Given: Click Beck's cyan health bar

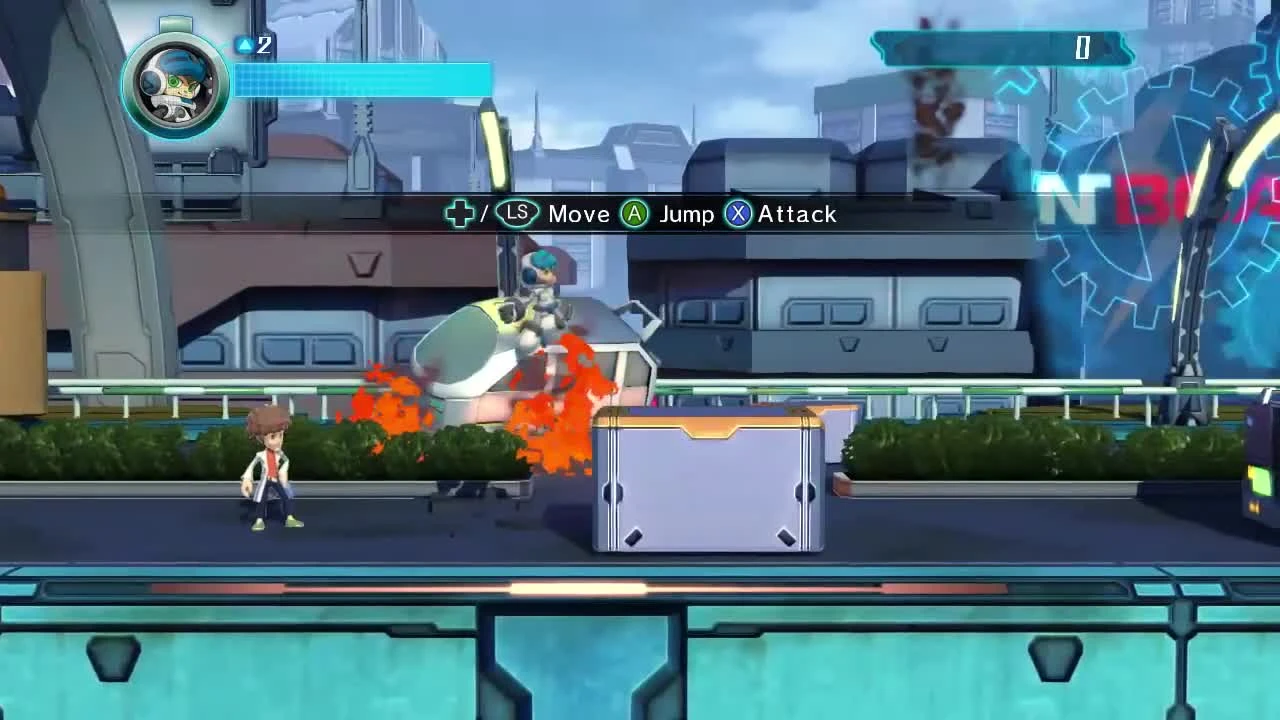Looking at the screenshot, I should tap(360, 80).
